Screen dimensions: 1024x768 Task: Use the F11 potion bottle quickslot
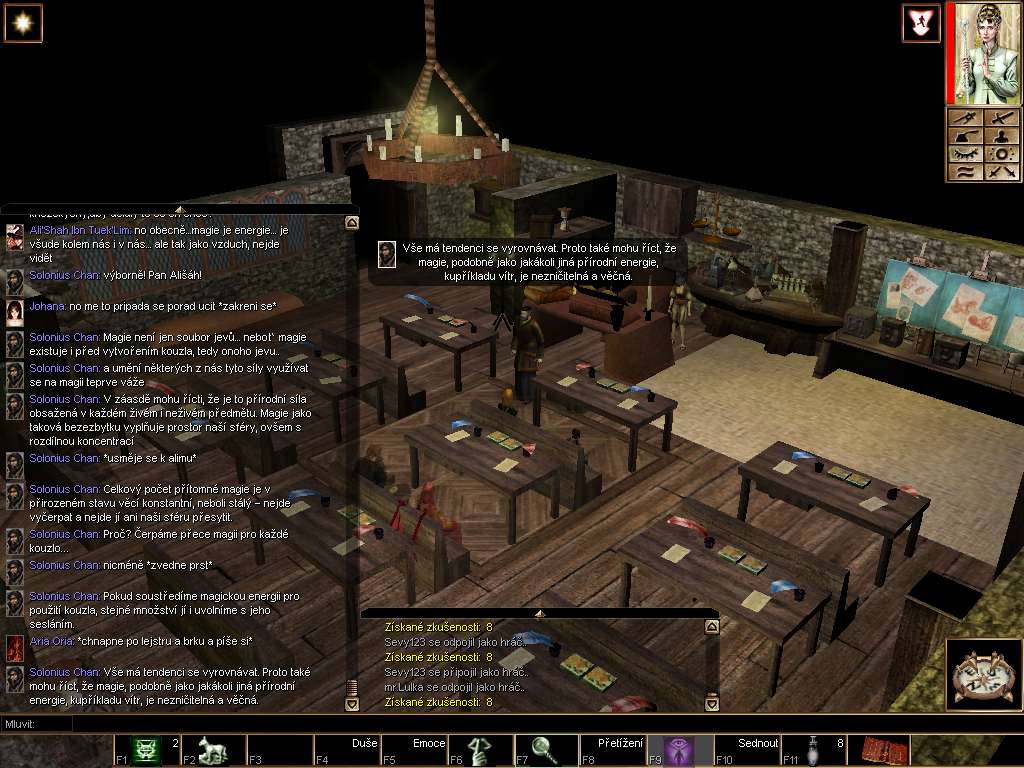coord(815,749)
